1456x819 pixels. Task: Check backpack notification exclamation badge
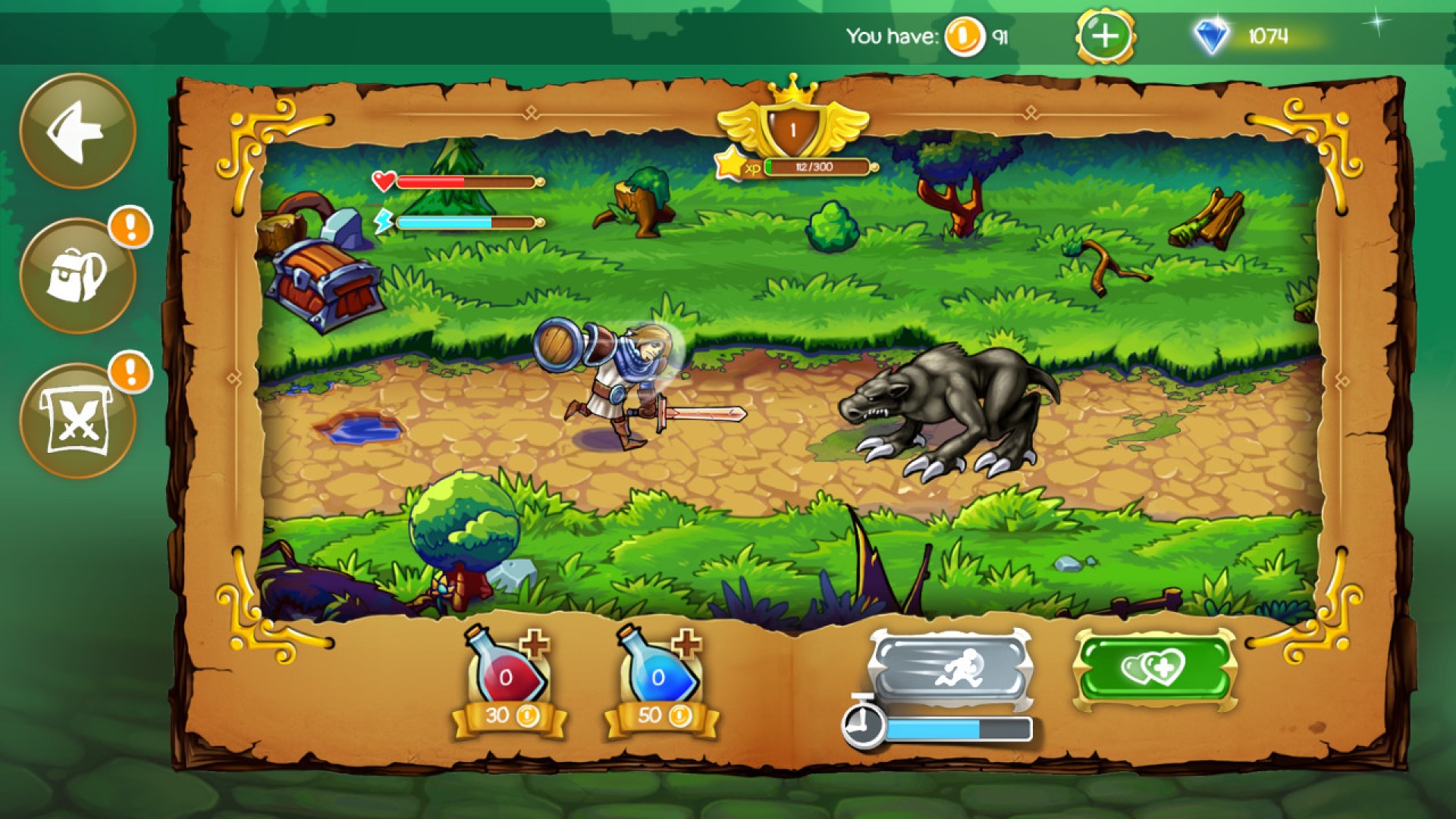(128, 225)
